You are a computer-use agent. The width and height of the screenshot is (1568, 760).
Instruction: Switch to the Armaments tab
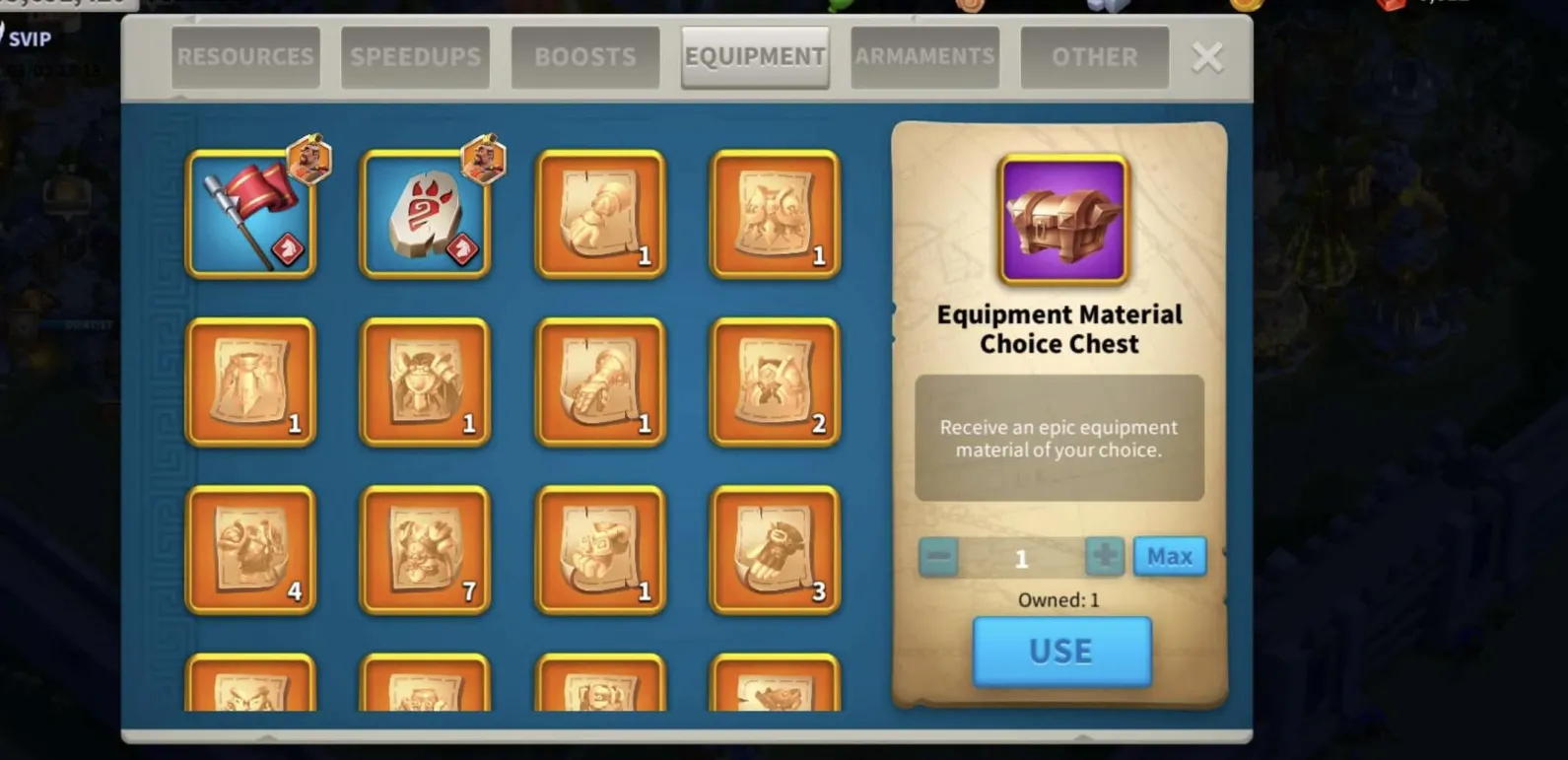click(924, 57)
